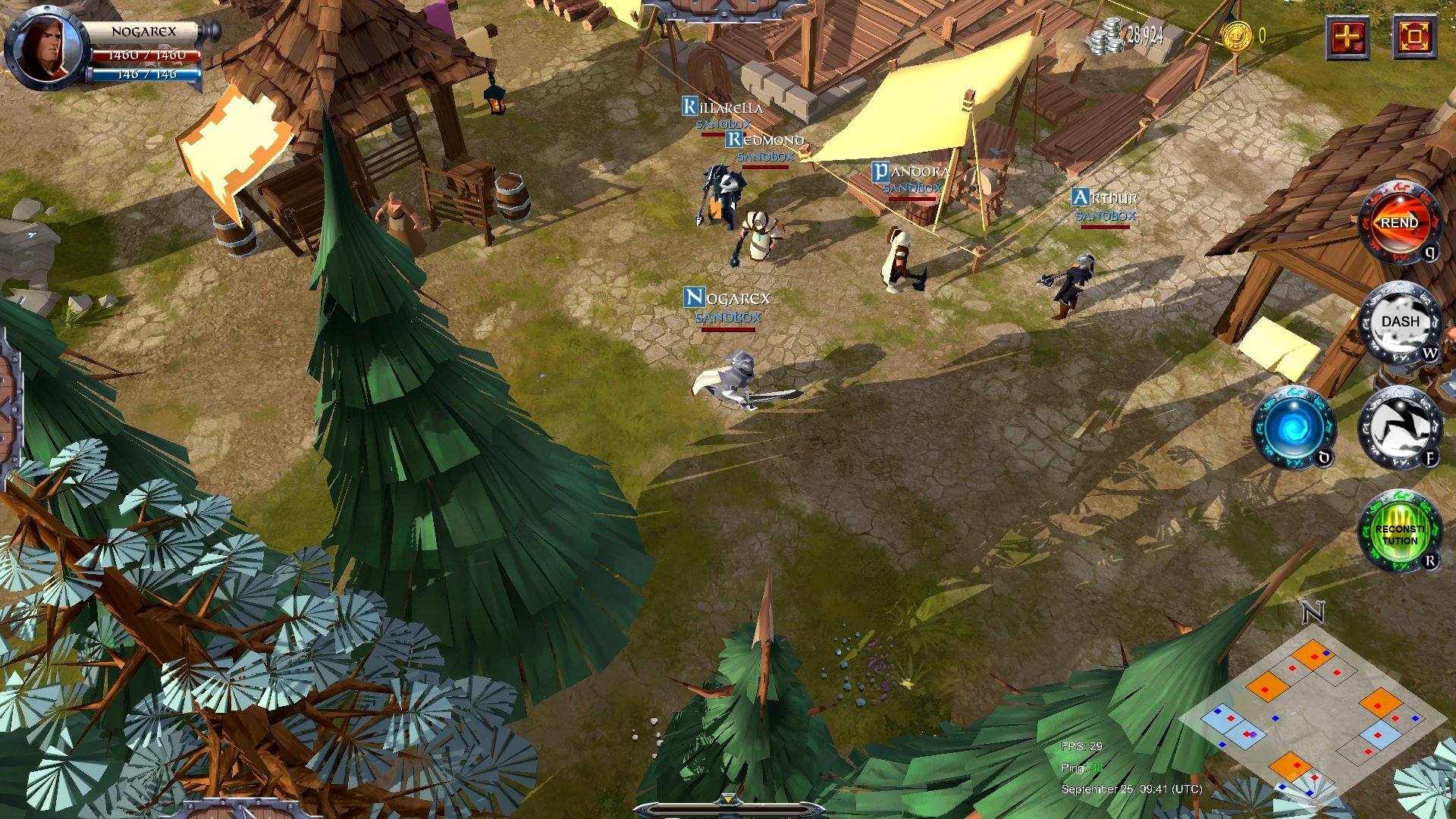This screenshot has height=819, width=1456.
Task: Expand the bottom bar via the yellow arrow
Action: (727, 800)
